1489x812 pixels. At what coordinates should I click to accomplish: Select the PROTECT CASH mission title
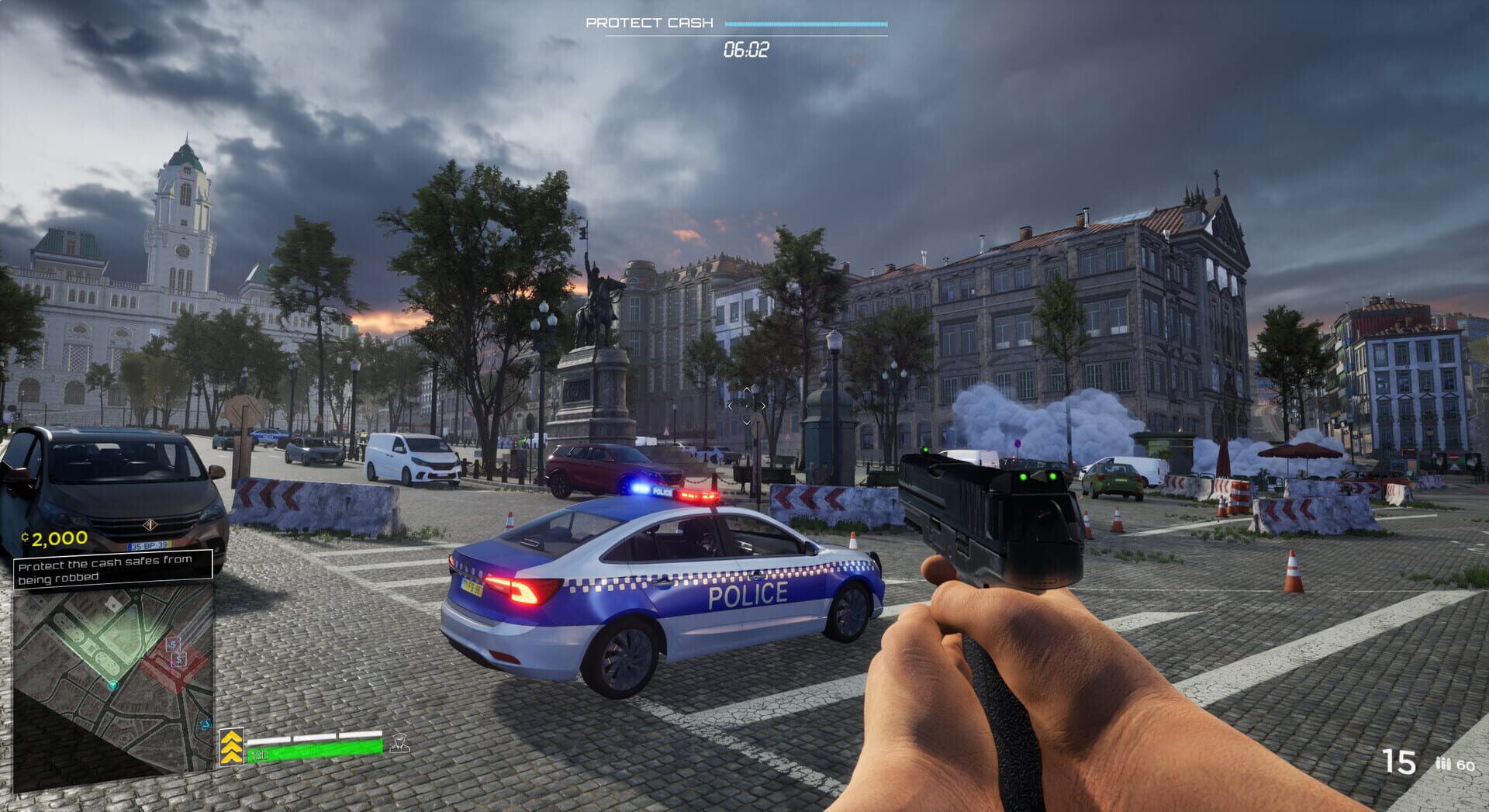pos(648,22)
